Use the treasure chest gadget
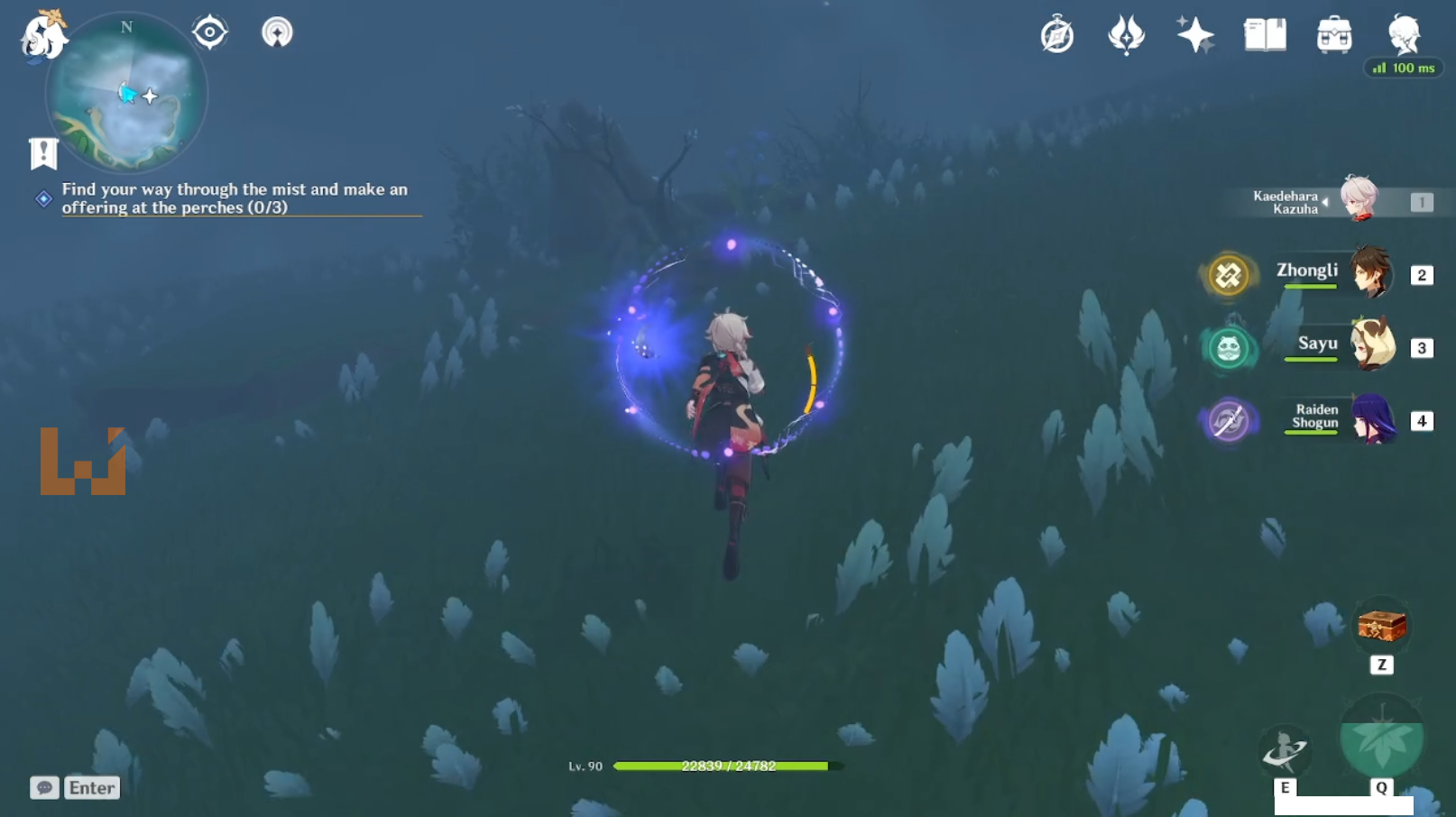 1381,626
